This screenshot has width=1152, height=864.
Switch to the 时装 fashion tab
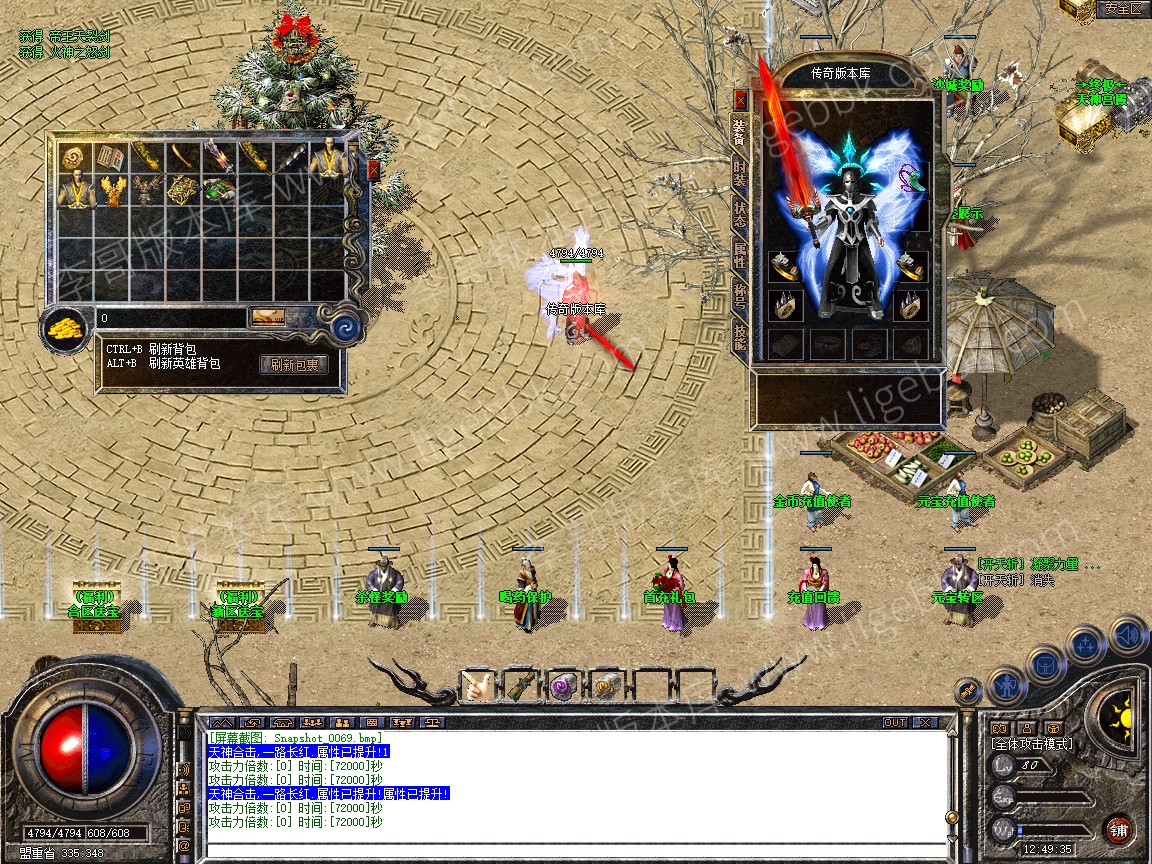tap(740, 173)
